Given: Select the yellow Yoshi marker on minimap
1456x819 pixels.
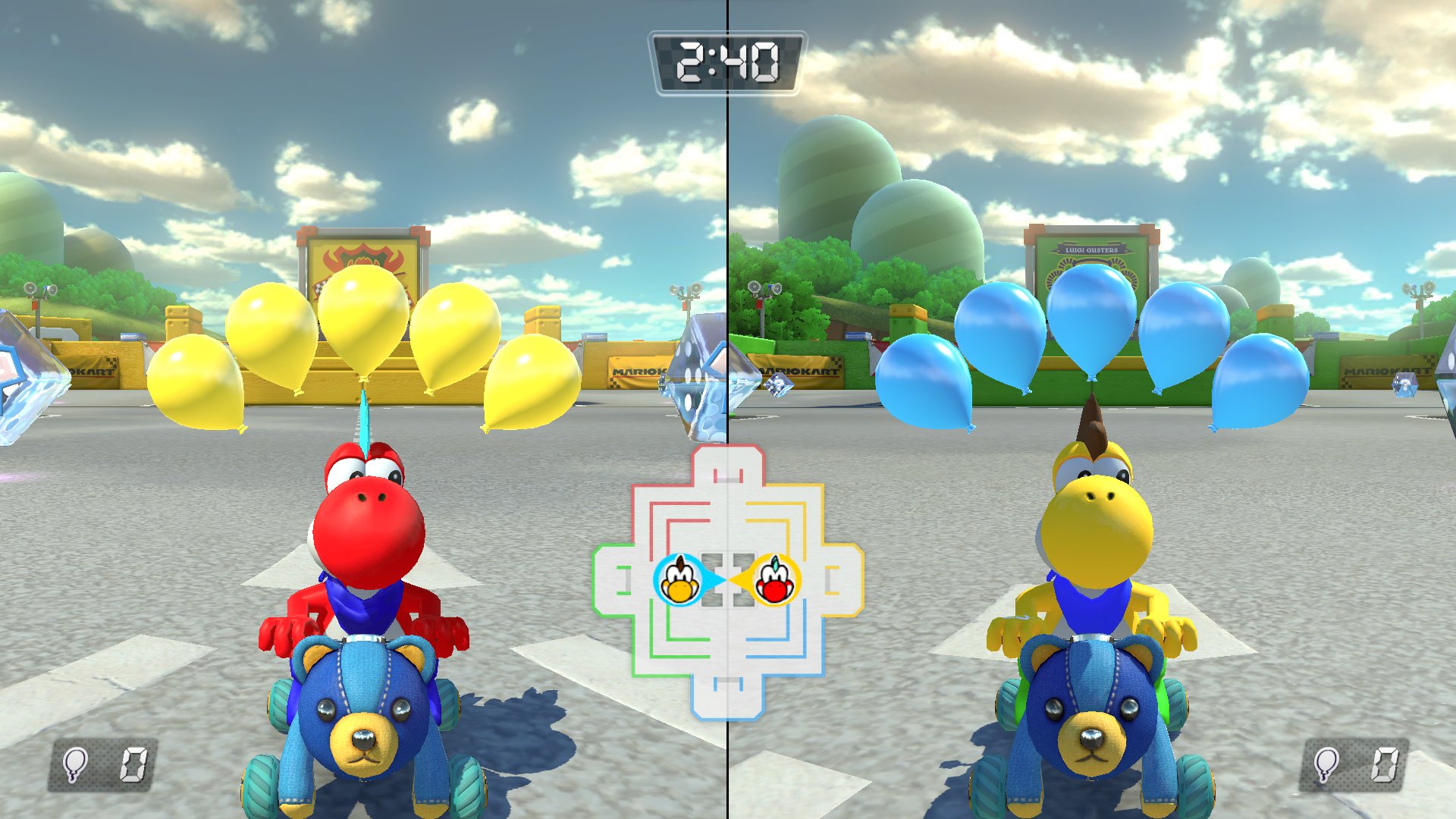Looking at the screenshot, I should 679,581.
